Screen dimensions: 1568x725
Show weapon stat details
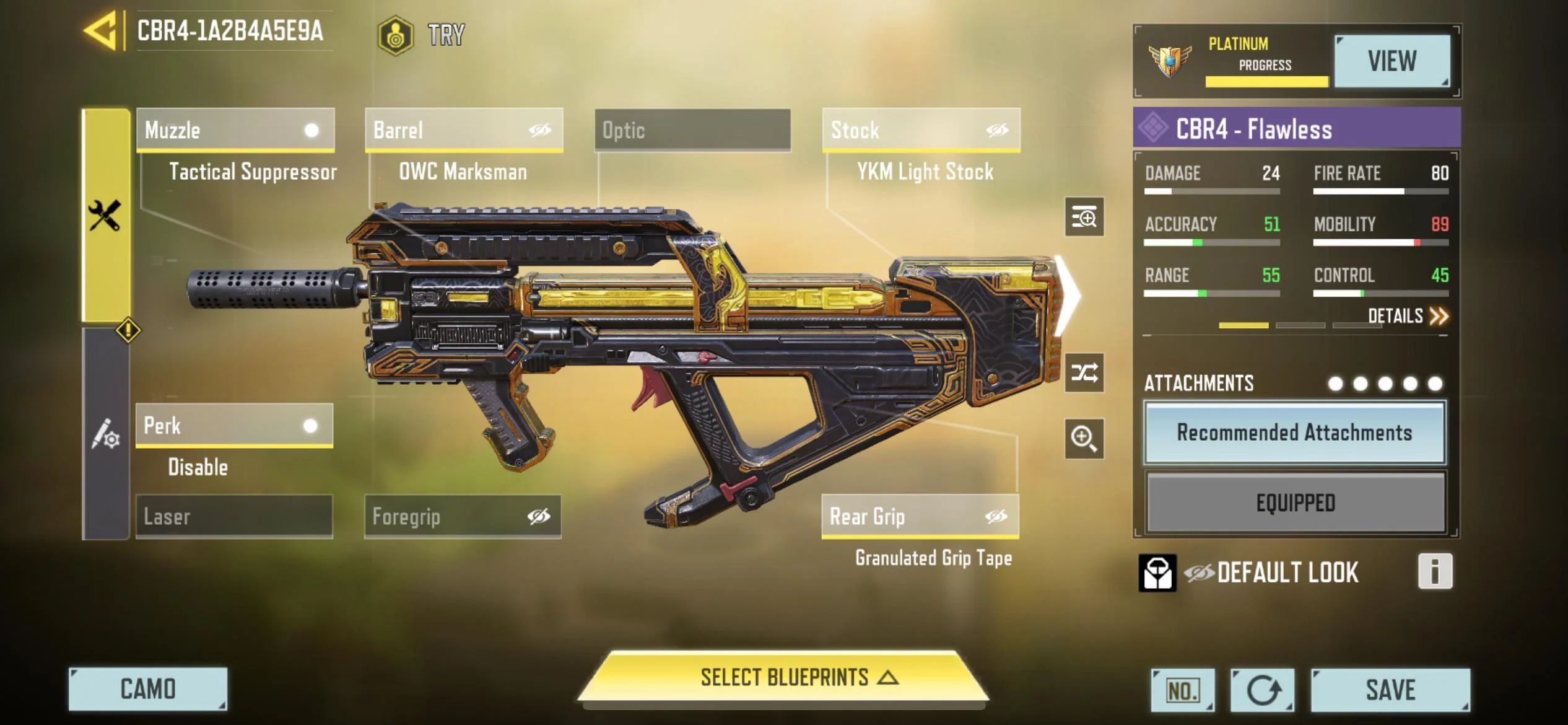1408,317
